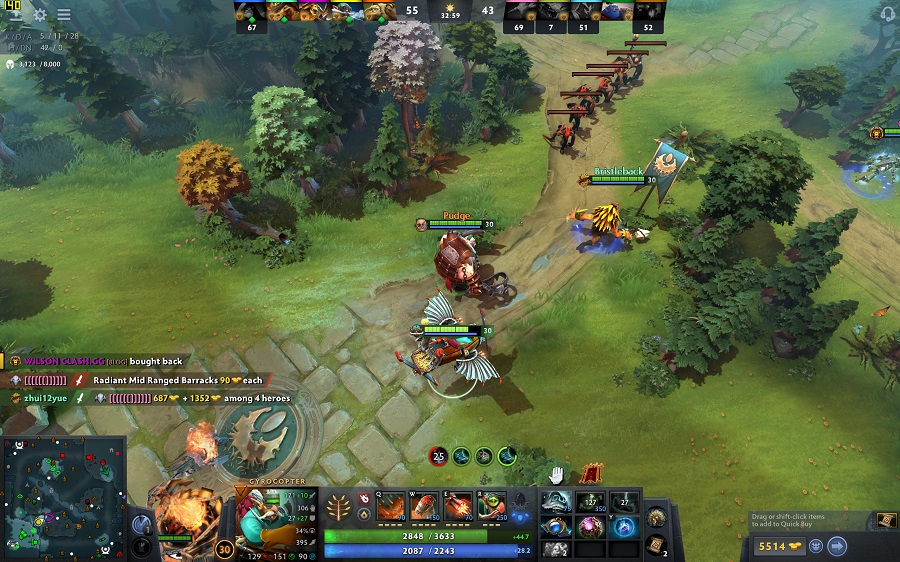The image size is (900, 562).
Task: Open the settings gear in the top bar
Action: [x=40, y=15]
